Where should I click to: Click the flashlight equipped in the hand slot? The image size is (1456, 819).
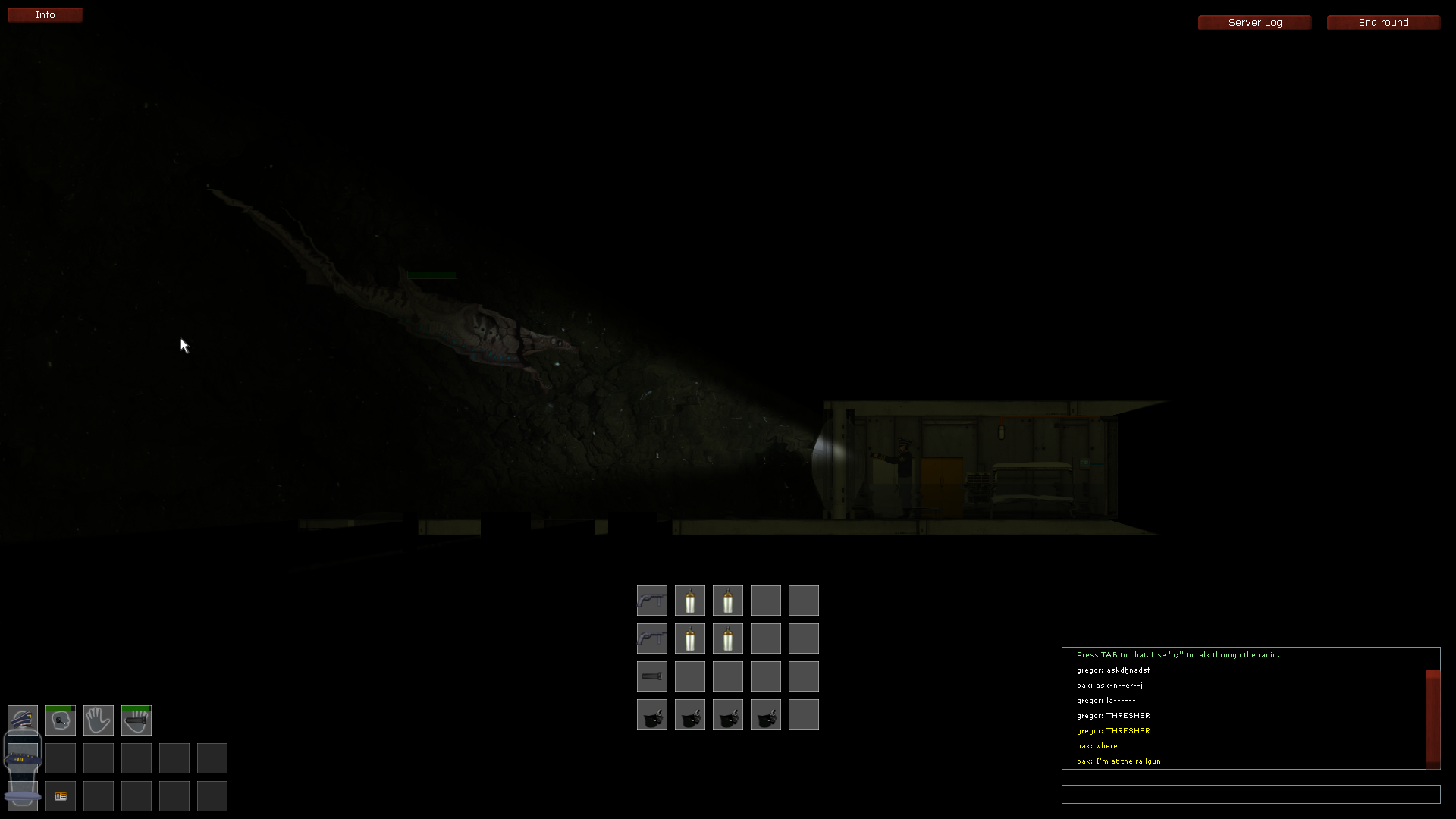(x=136, y=720)
